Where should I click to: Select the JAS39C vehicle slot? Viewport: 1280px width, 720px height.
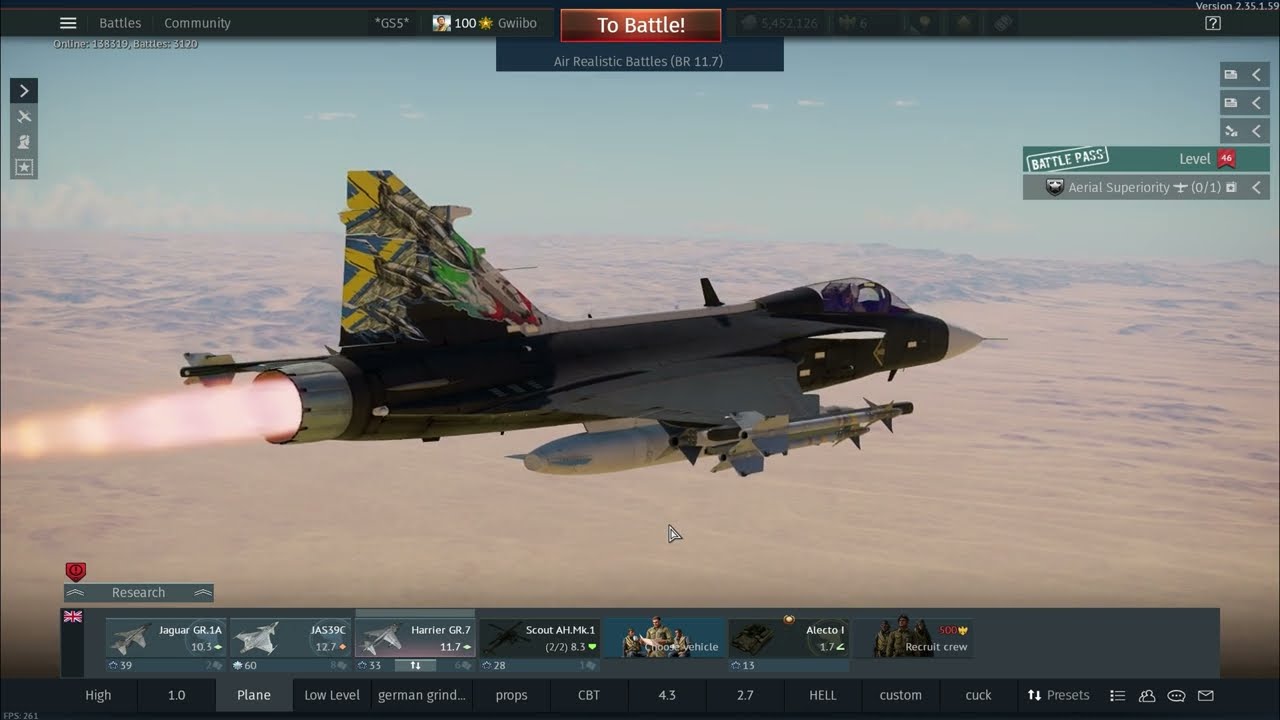290,638
